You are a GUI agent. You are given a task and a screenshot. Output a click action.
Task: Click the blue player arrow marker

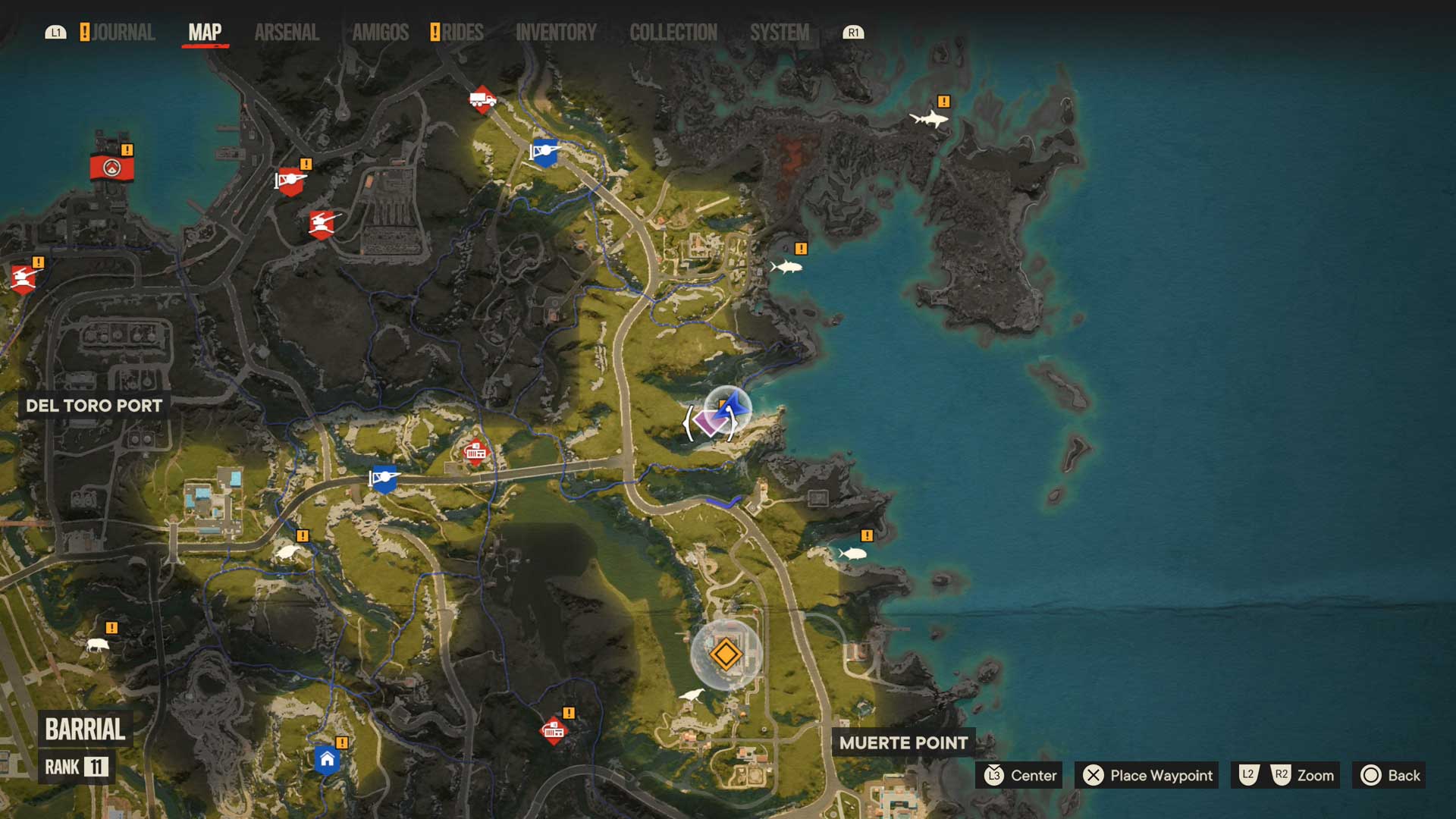(x=732, y=406)
